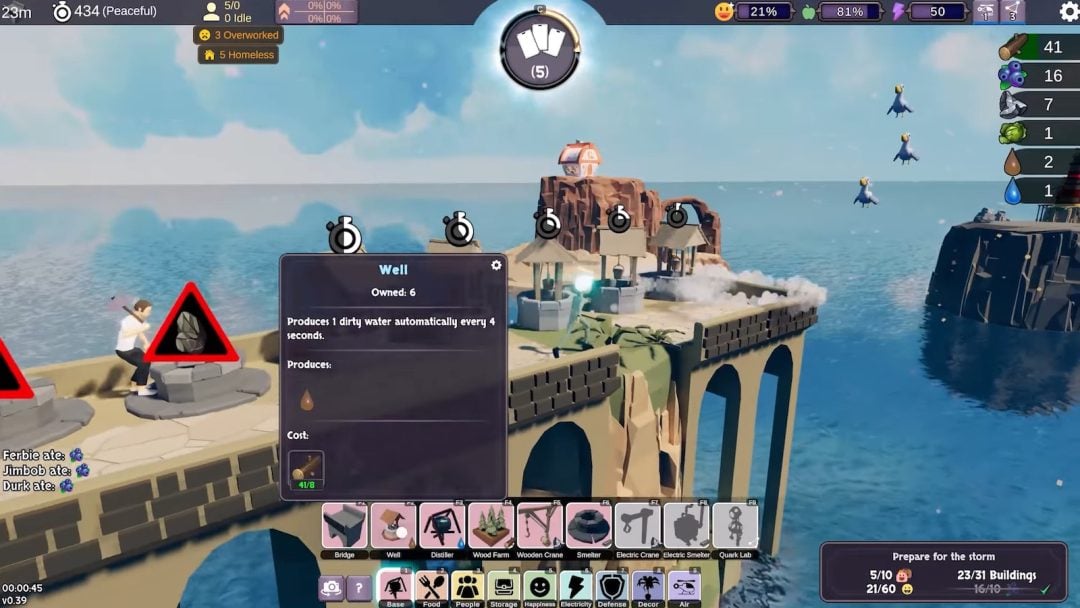Choose the Well building slot
The height and width of the screenshot is (608, 1080).
click(x=393, y=526)
